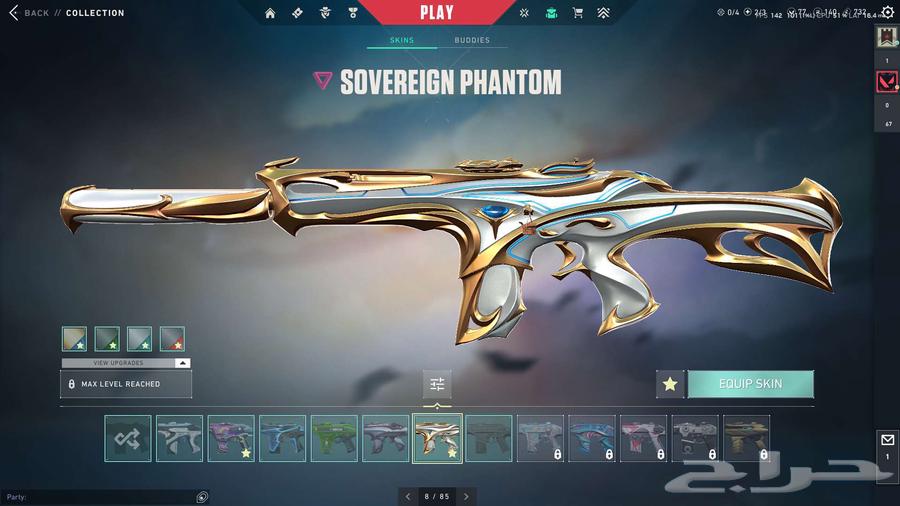Go to the next skins page
Viewport: 900px width, 506px height.
coord(466,496)
